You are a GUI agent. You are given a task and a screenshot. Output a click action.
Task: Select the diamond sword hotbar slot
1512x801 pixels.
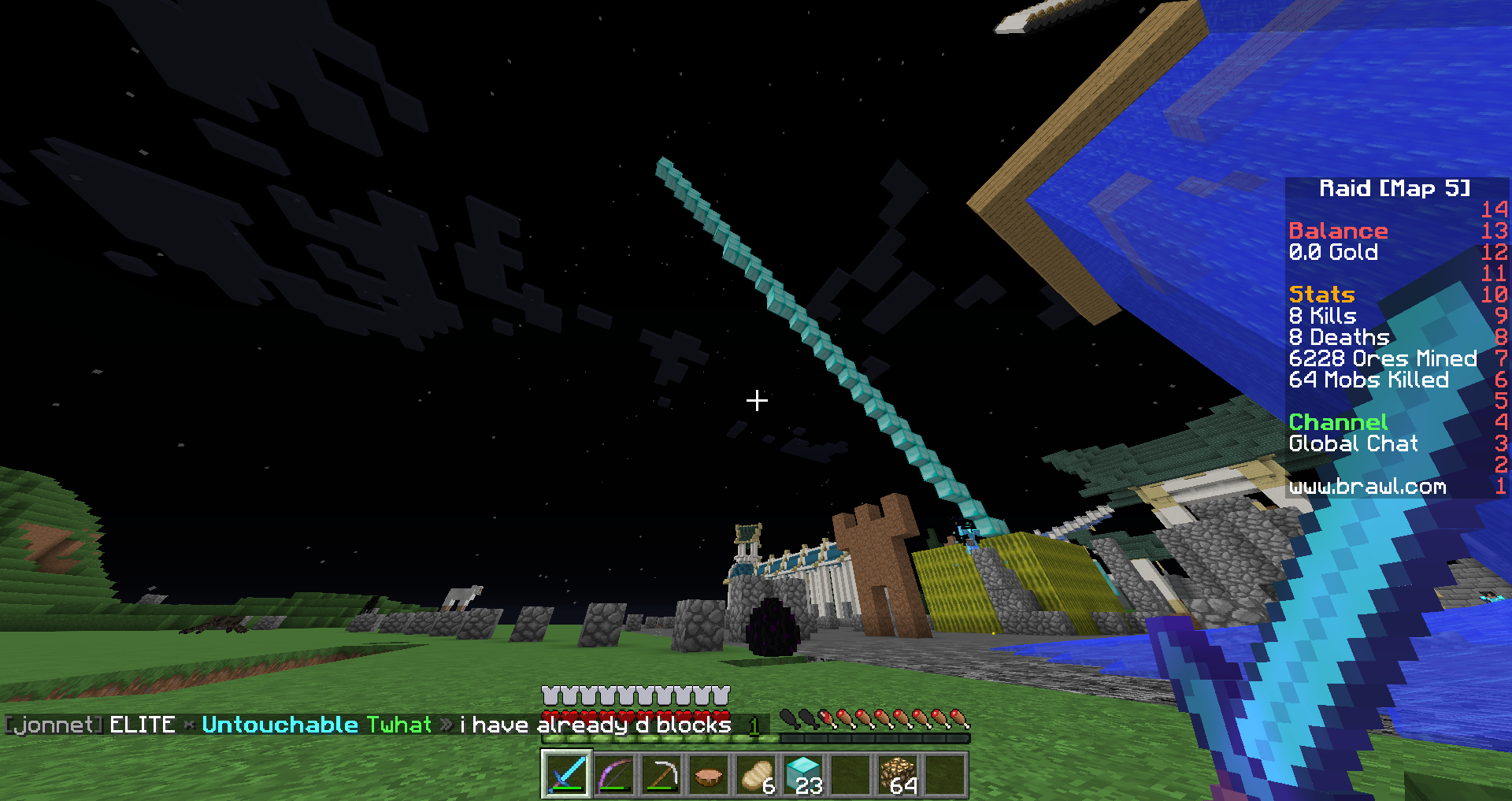566,775
